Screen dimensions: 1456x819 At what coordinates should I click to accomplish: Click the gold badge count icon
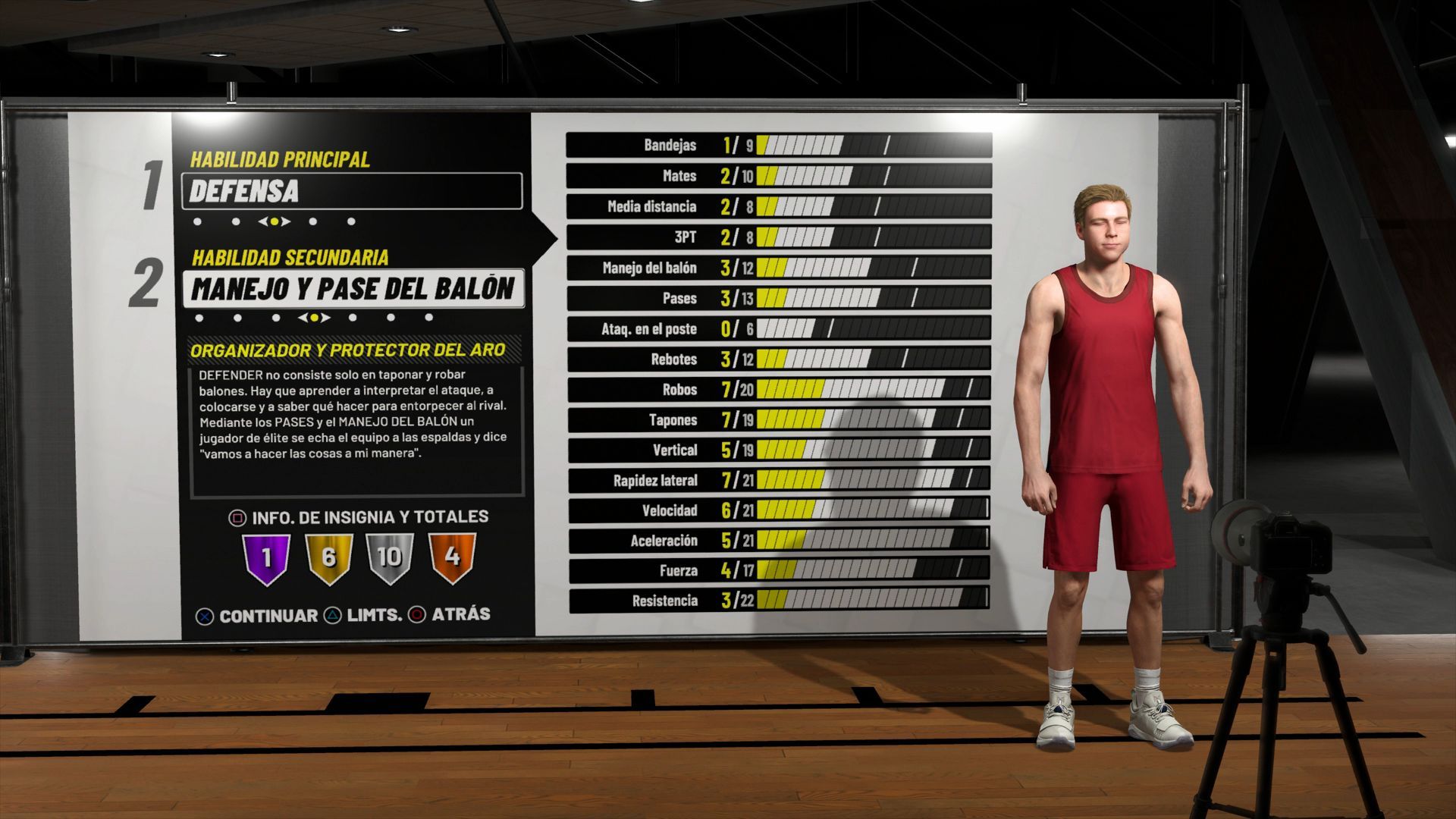(x=328, y=558)
